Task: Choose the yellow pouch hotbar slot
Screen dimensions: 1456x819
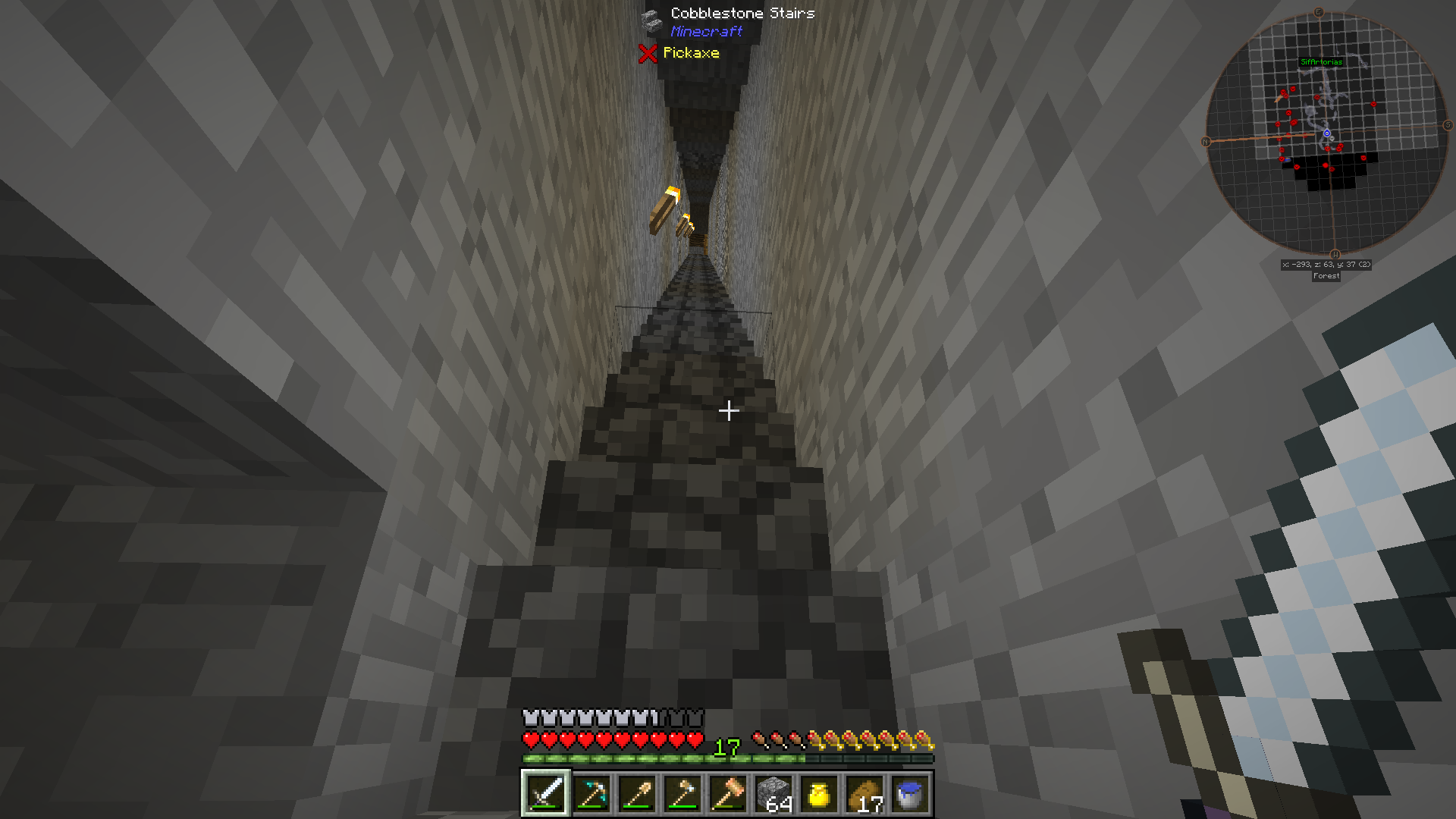Action: pos(819,793)
